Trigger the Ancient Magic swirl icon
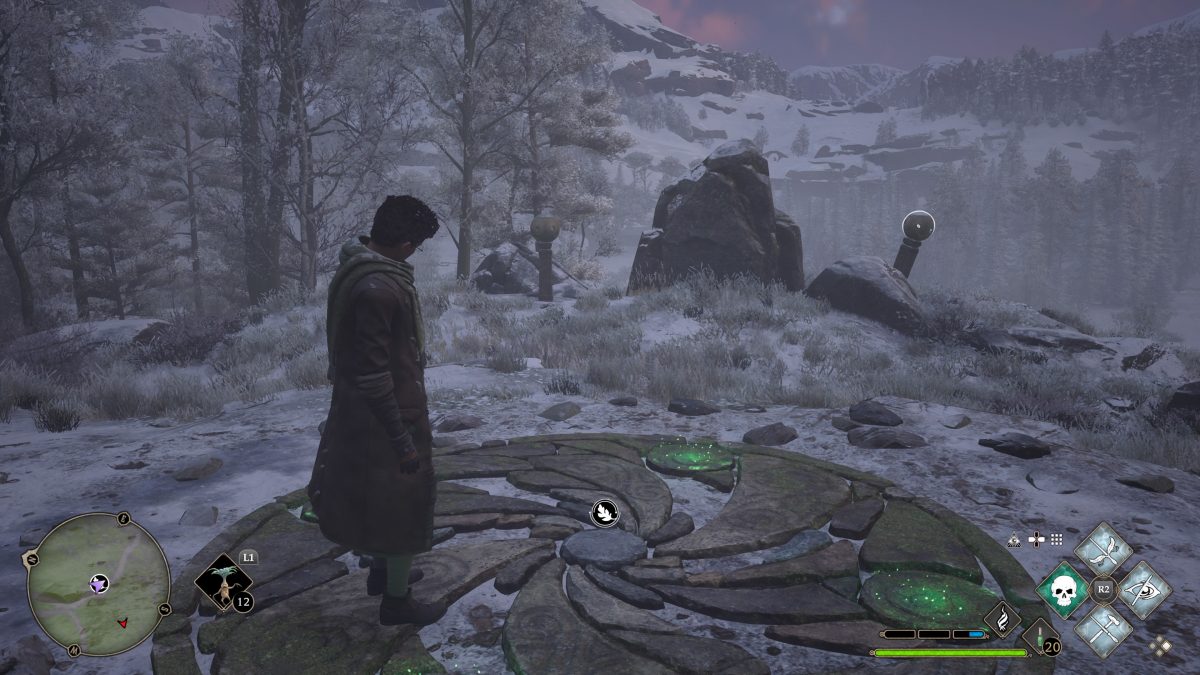1200x675 pixels. coord(1002,619)
